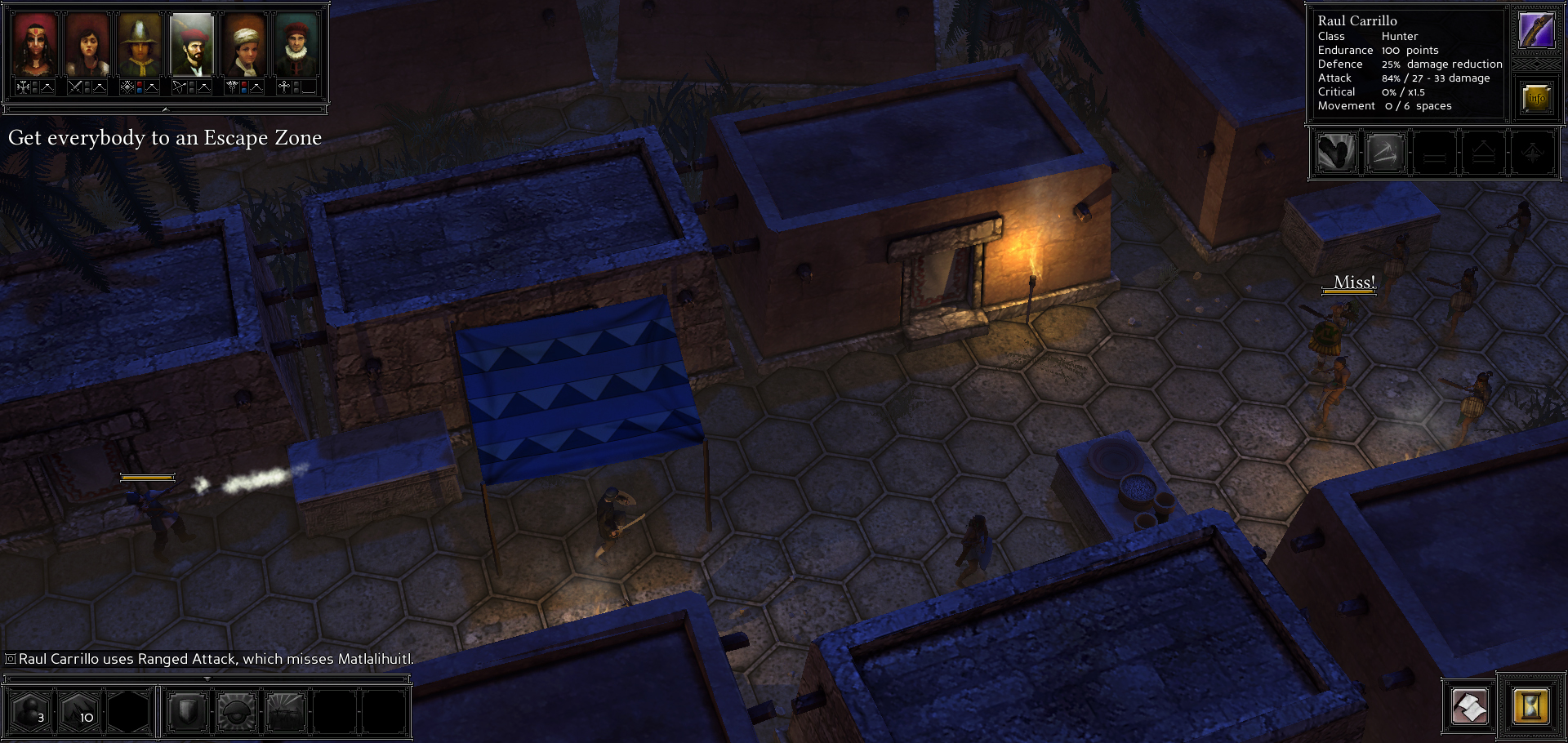Viewport: 1568px width, 743px height.
Task: Click the equipped bow weapon icon
Action: pyautogui.click(x=1536, y=30)
